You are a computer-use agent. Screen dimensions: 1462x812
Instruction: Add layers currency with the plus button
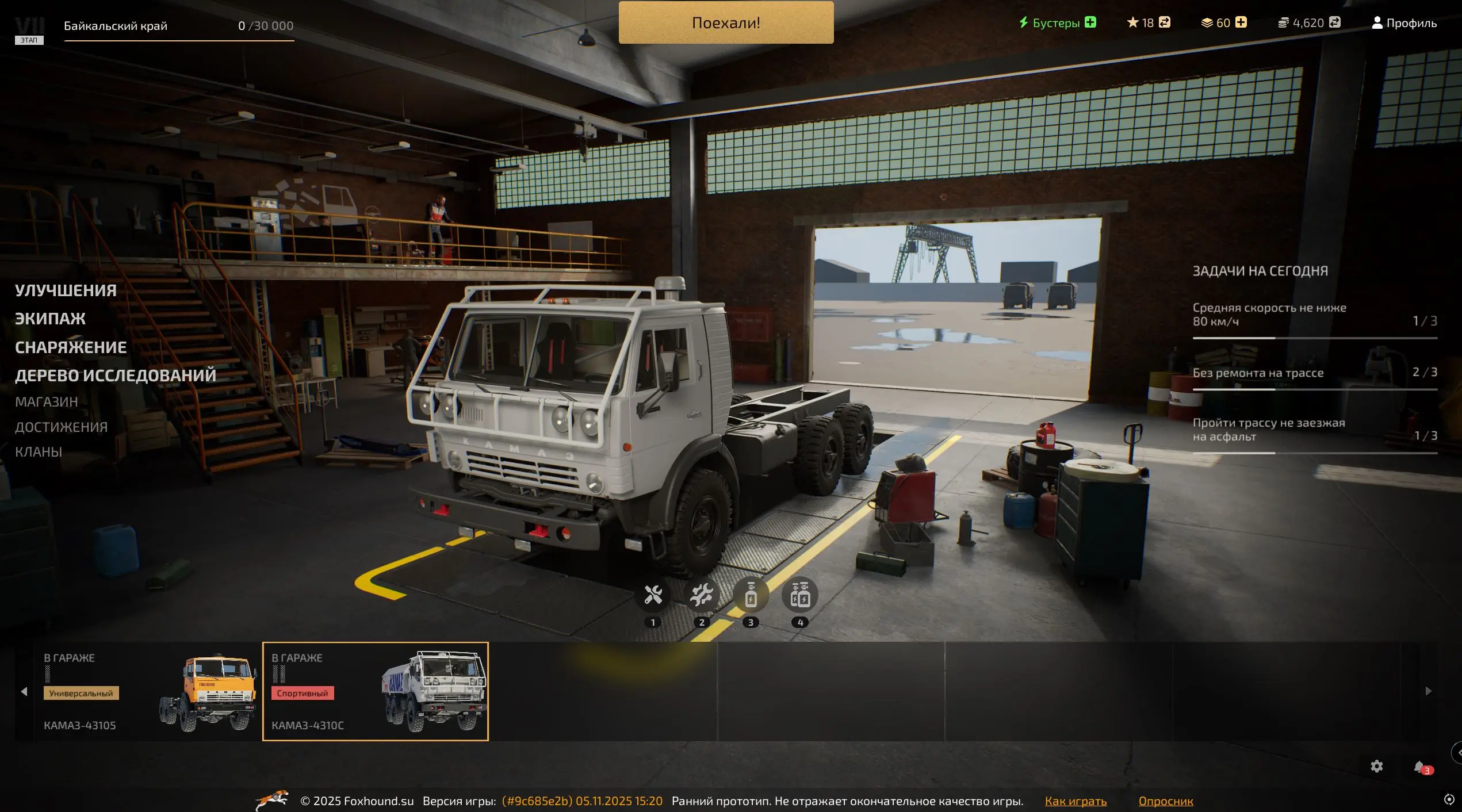[x=1241, y=22]
